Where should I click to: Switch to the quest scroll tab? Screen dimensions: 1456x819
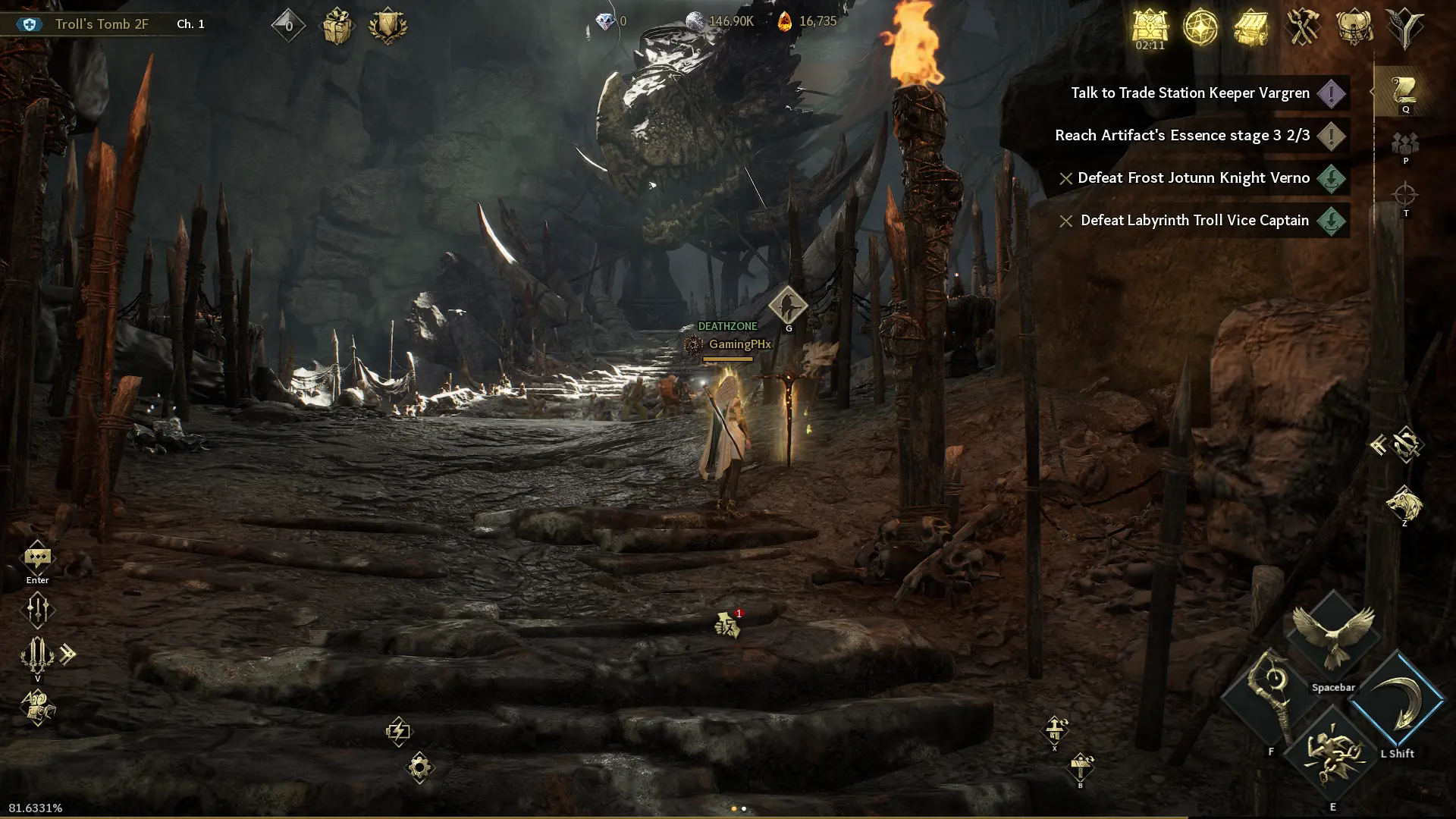coord(1404,92)
